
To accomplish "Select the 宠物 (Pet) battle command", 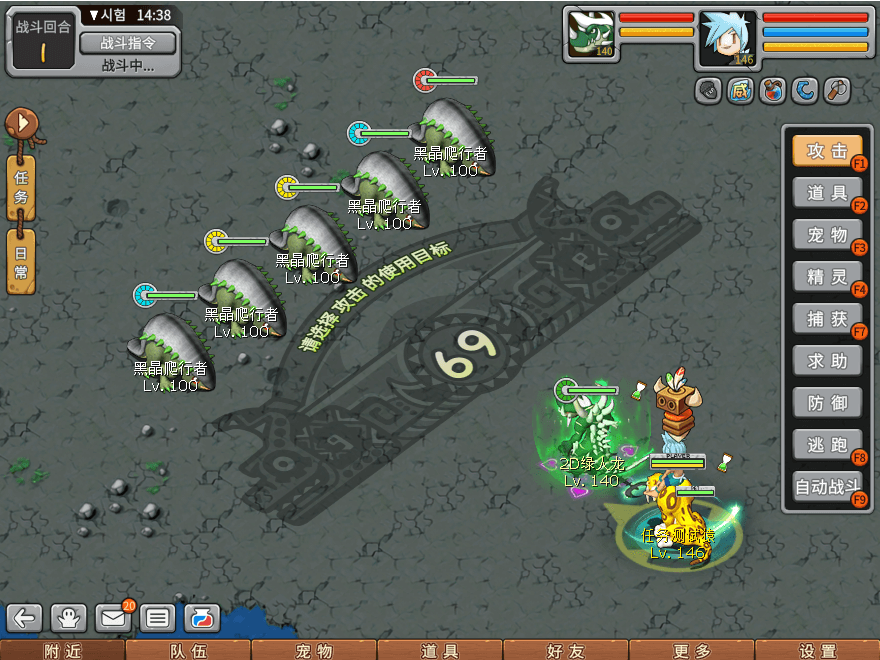I will (x=827, y=235).
